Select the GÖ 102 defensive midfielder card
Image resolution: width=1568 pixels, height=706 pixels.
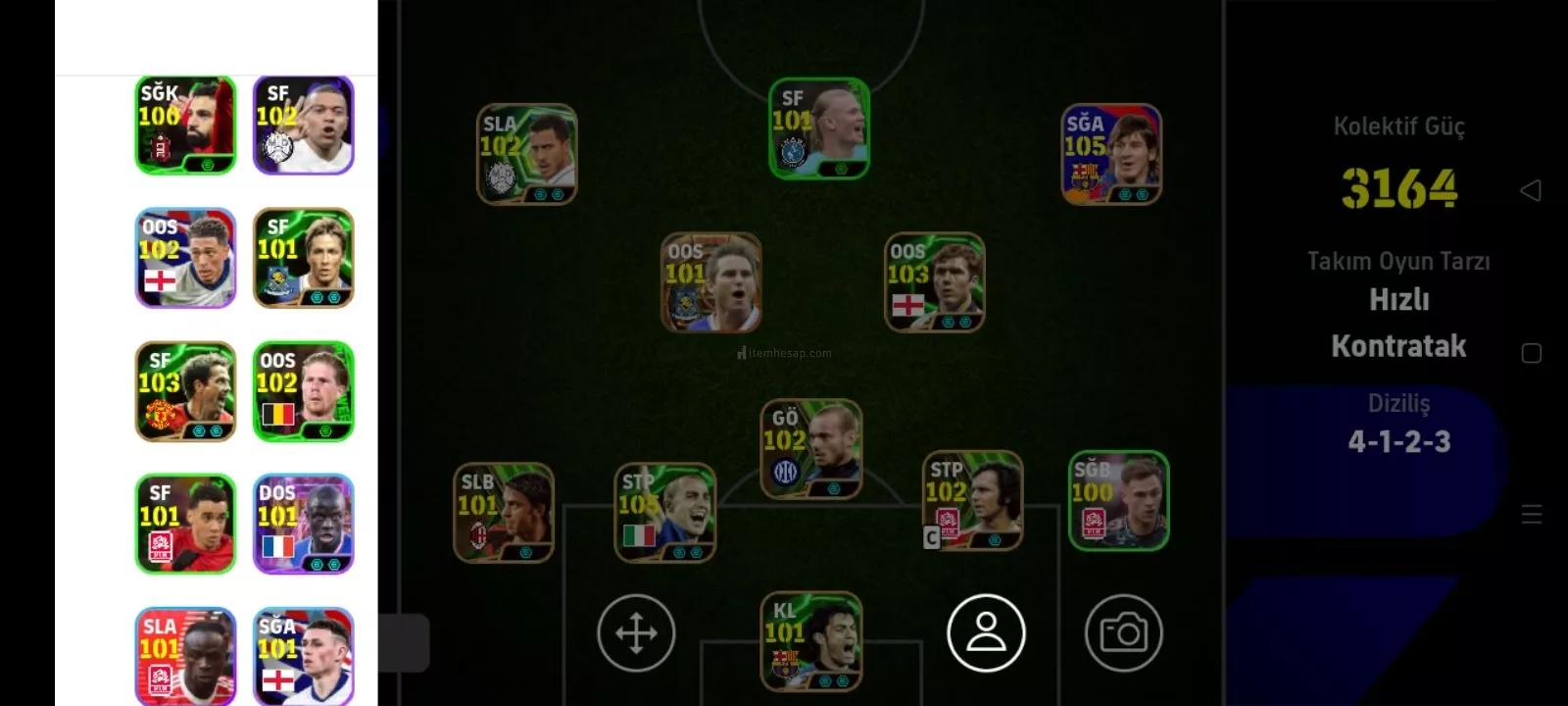coord(810,448)
